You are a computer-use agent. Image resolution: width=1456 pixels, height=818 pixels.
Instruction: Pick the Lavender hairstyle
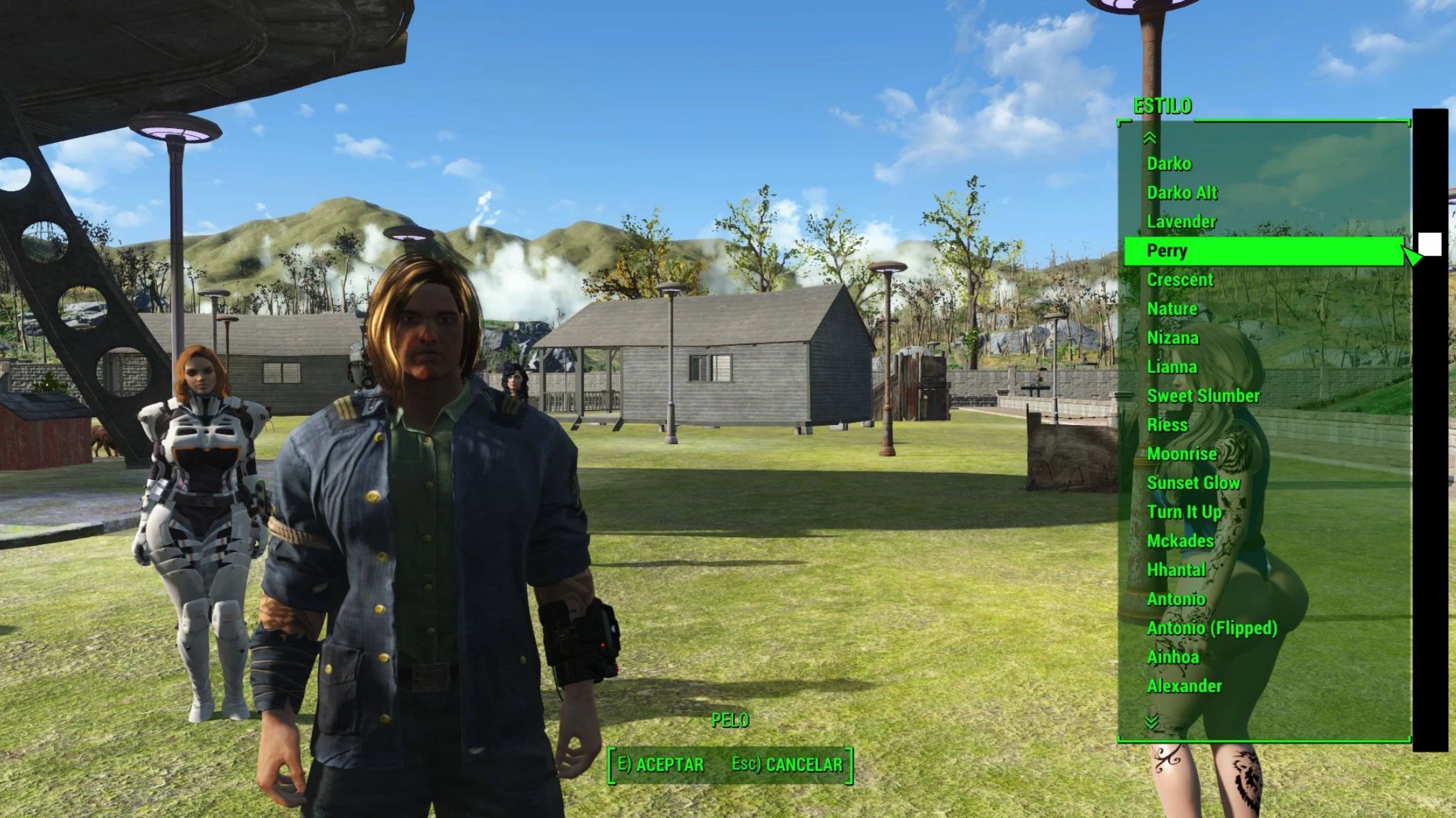1181,222
